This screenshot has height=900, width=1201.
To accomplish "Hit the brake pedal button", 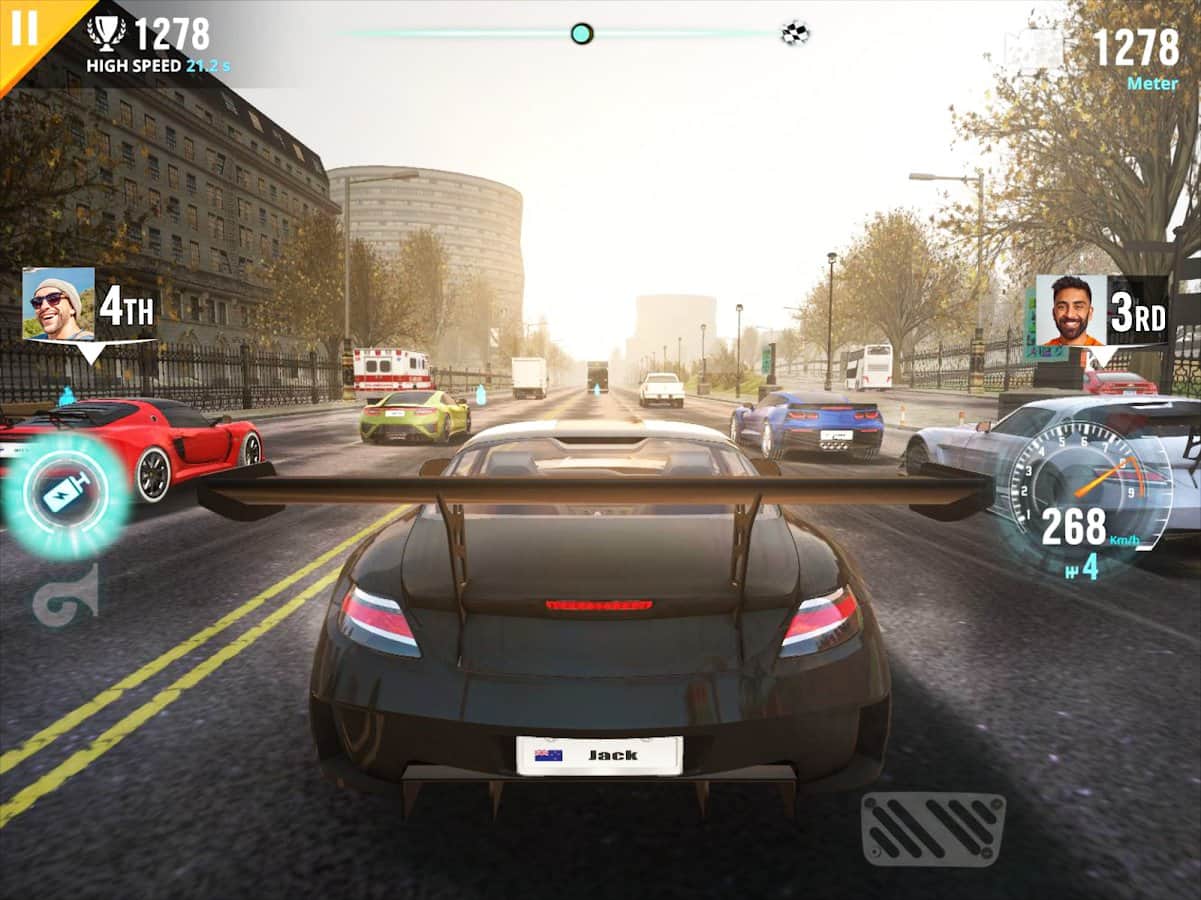I will click(x=933, y=828).
